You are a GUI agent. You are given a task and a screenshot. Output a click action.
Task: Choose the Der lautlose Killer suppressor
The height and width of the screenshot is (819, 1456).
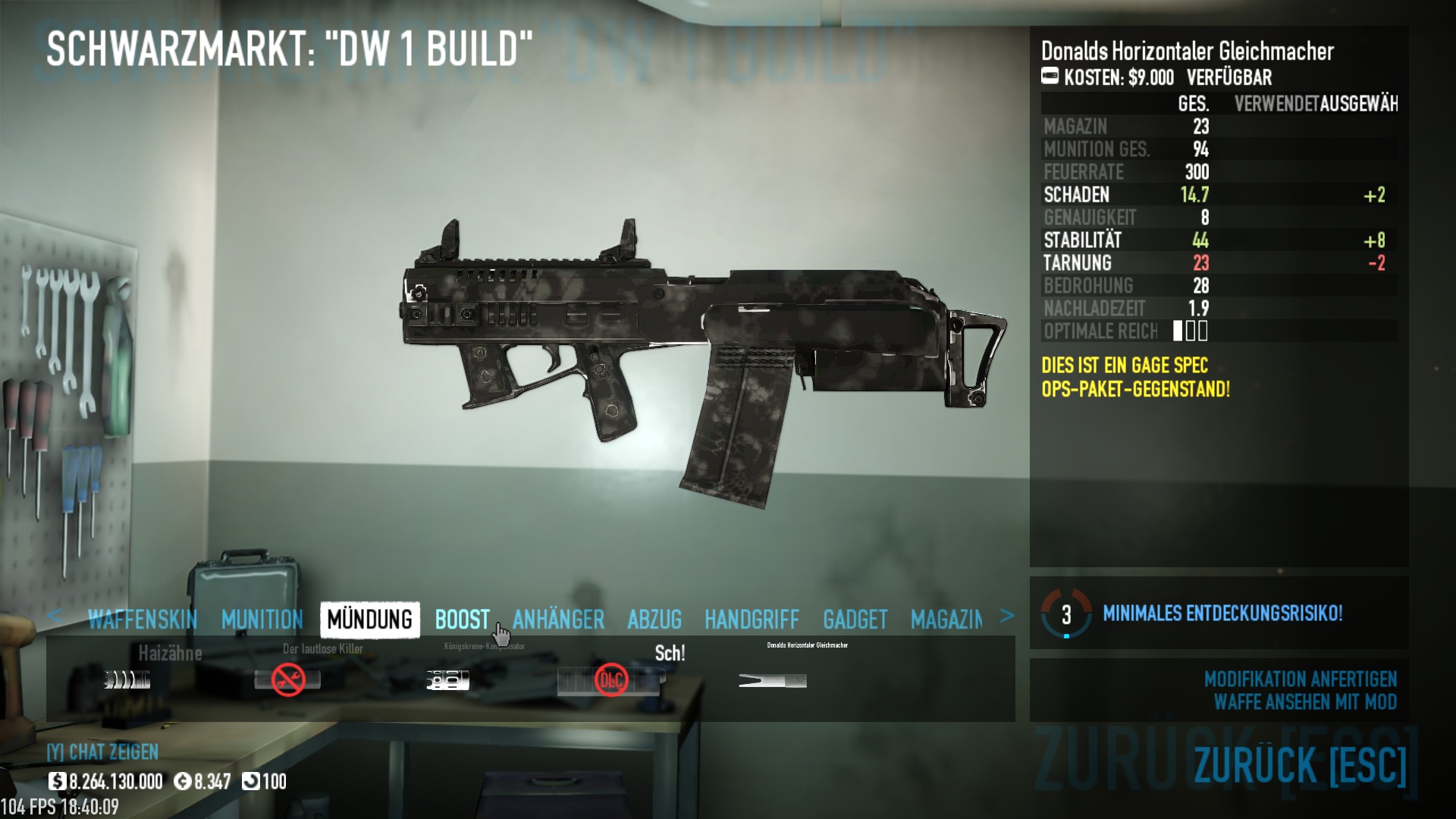[287, 679]
